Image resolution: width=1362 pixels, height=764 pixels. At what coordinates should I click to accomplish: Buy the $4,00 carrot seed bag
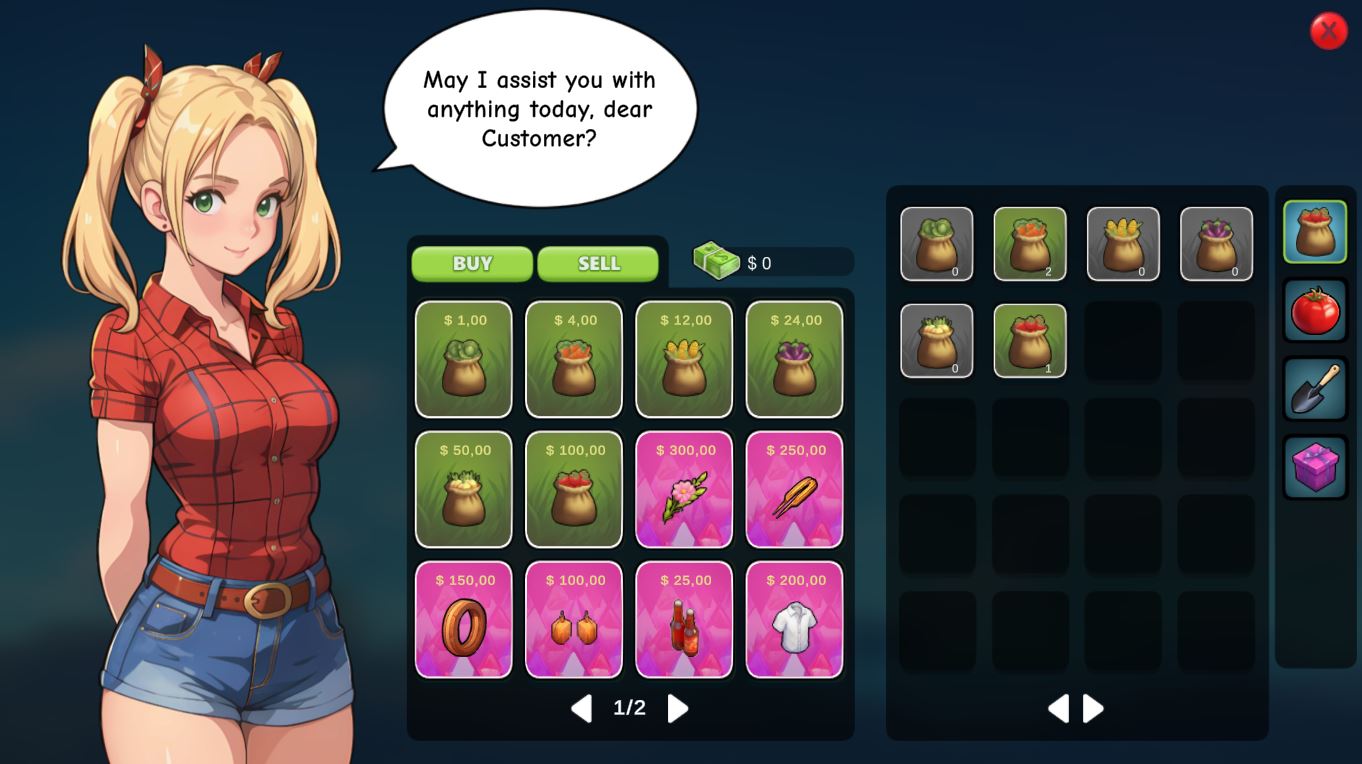pyautogui.click(x=574, y=359)
